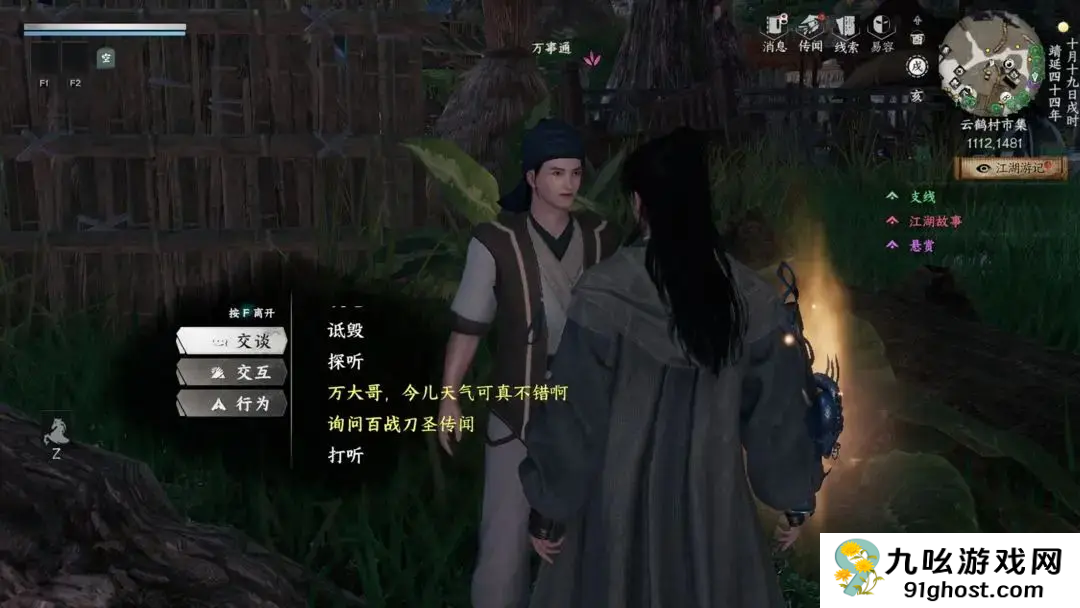Image resolution: width=1080 pixels, height=608 pixels.
Task: Pick the 万大哥 weather greeting reply
Action: point(447,393)
